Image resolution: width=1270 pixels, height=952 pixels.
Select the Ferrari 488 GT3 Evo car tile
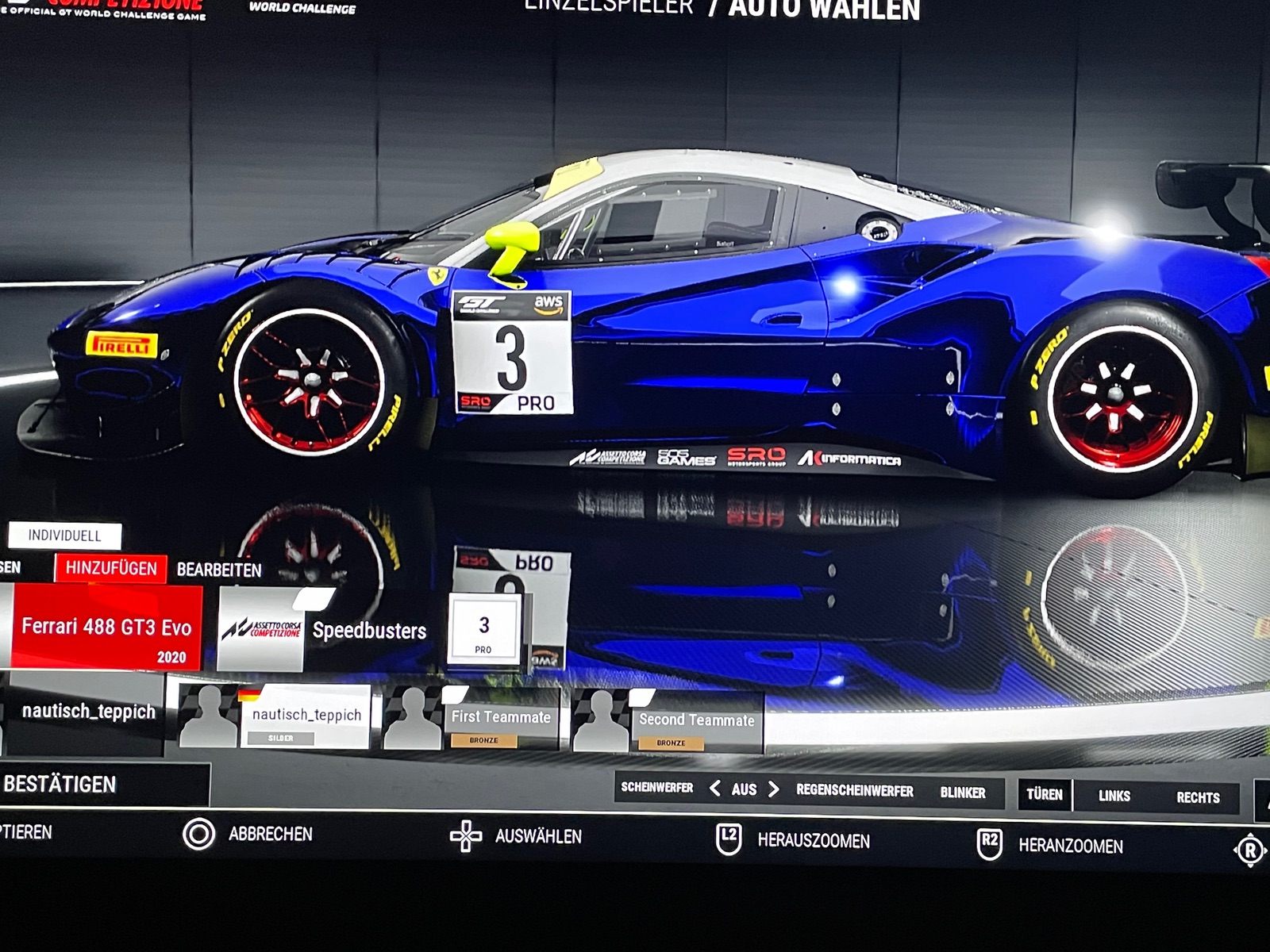[x=106, y=628]
